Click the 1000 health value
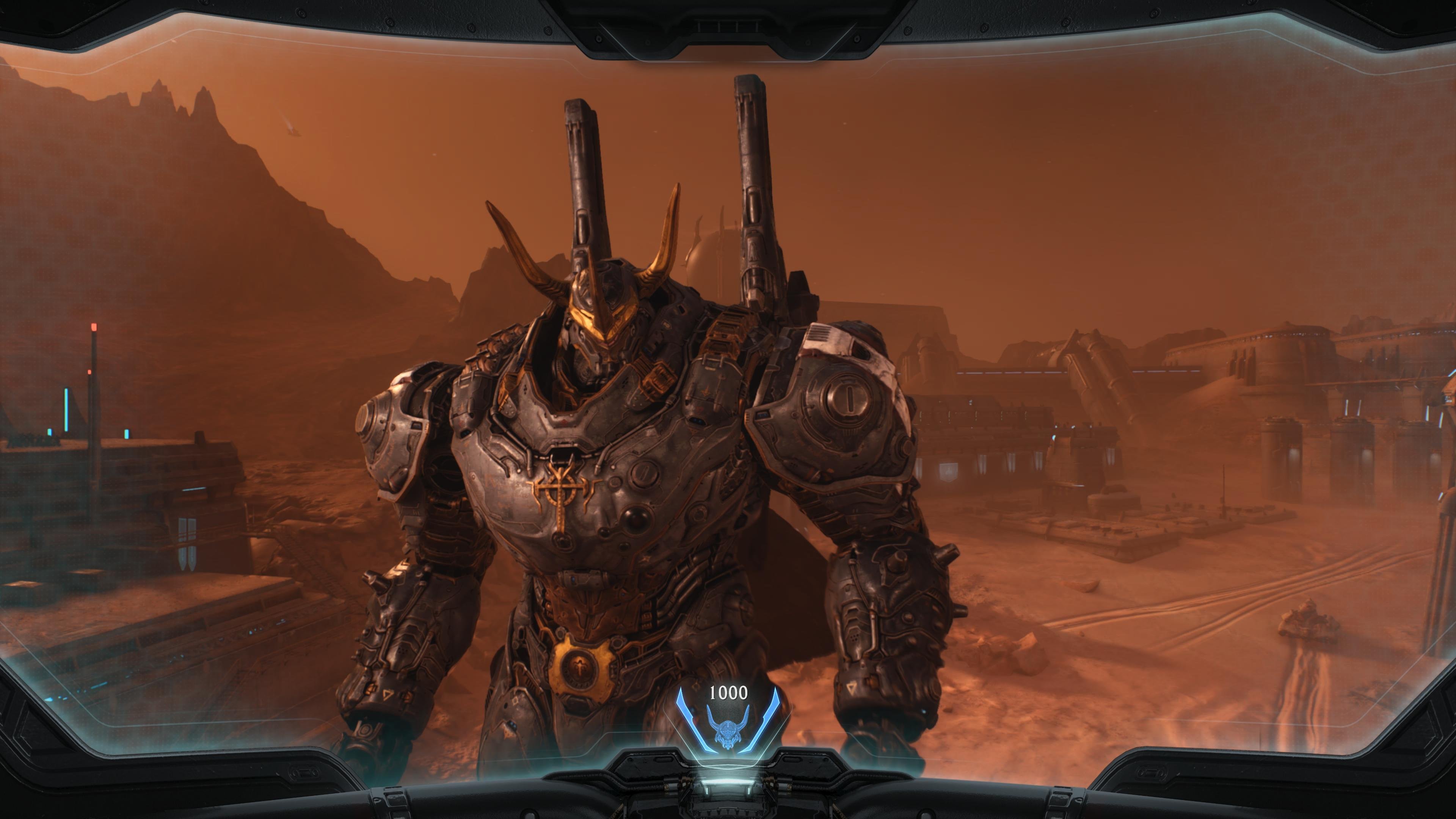 (x=728, y=693)
